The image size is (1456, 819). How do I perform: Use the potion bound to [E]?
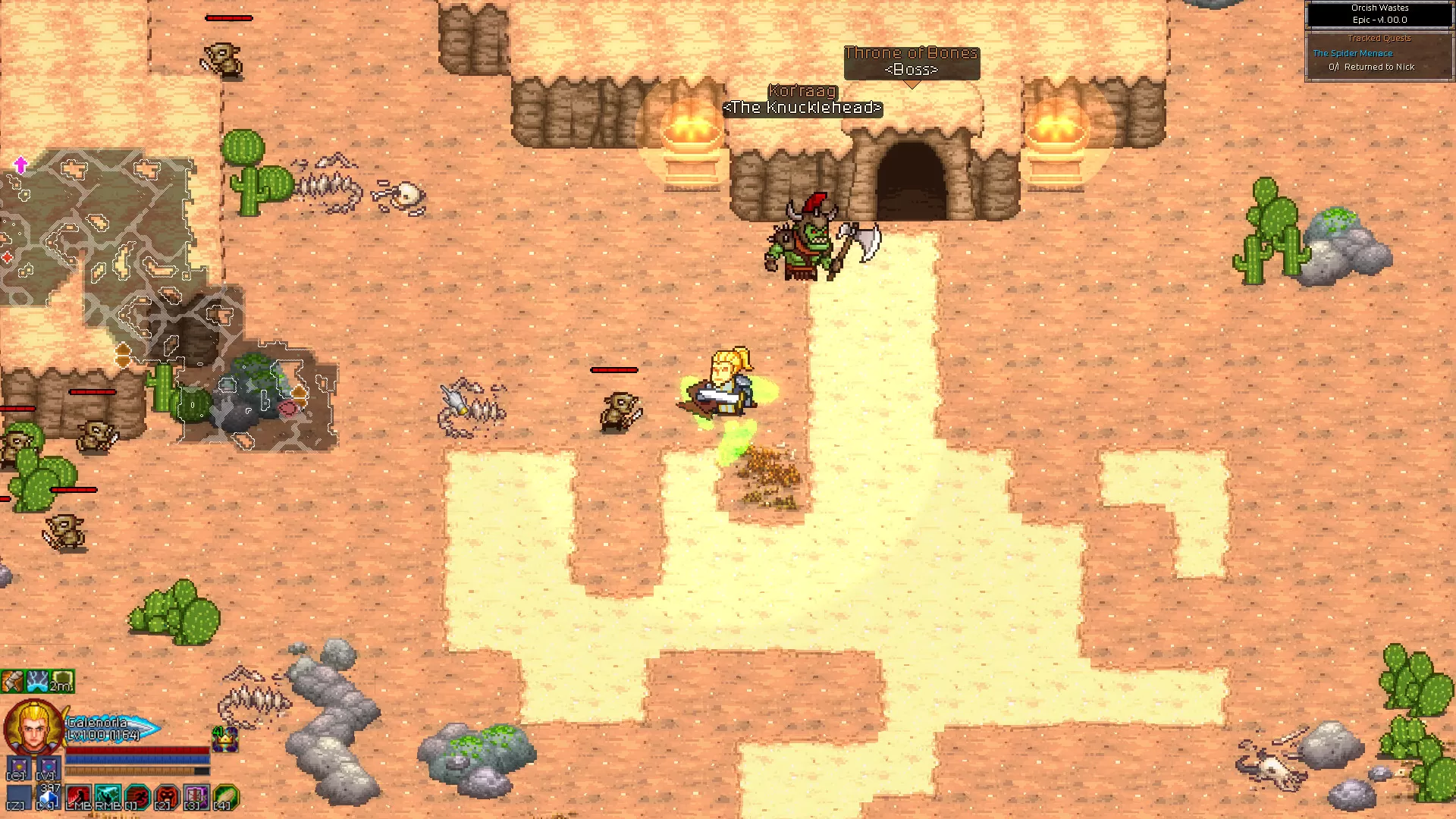click(x=18, y=766)
